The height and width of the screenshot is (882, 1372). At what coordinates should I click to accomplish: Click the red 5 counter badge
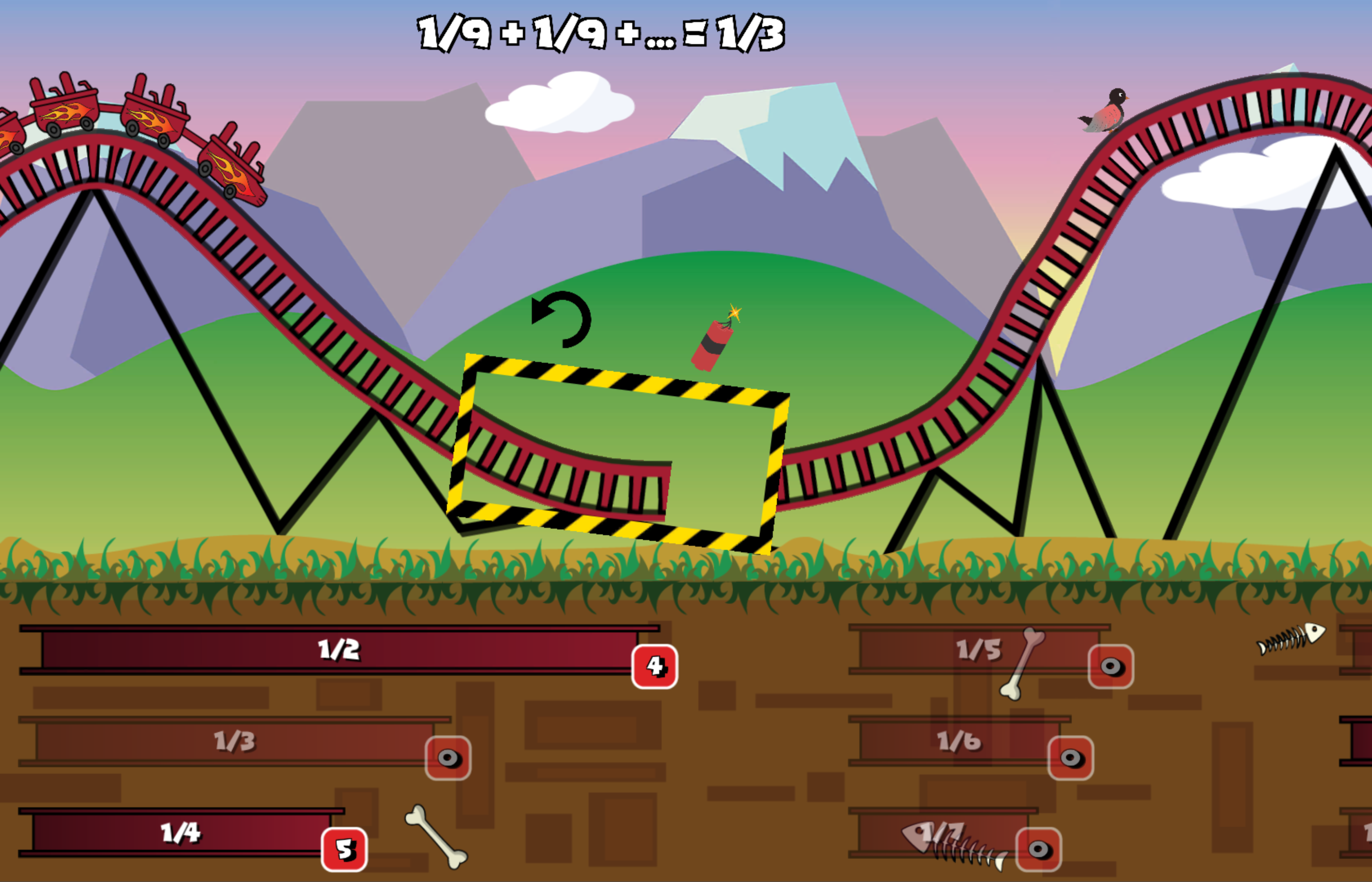pos(344,849)
